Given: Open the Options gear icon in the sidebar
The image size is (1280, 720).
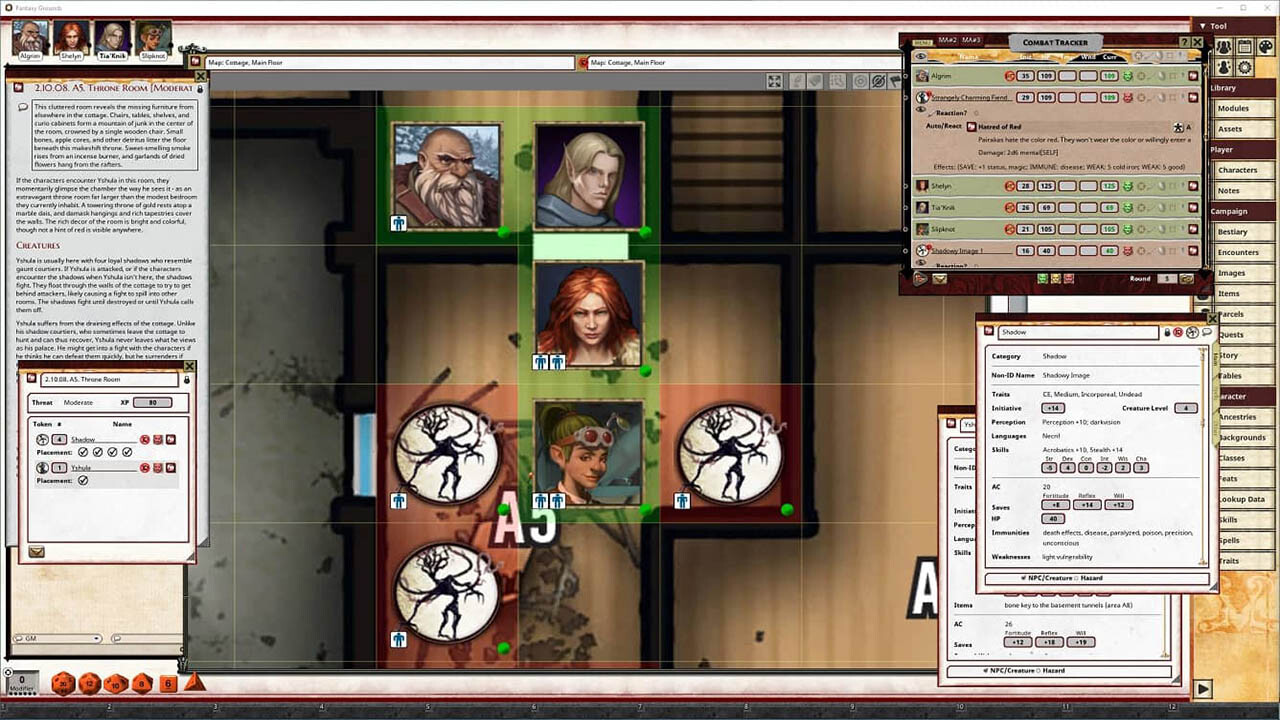Looking at the screenshot, I should click(x=1245, y=67).
